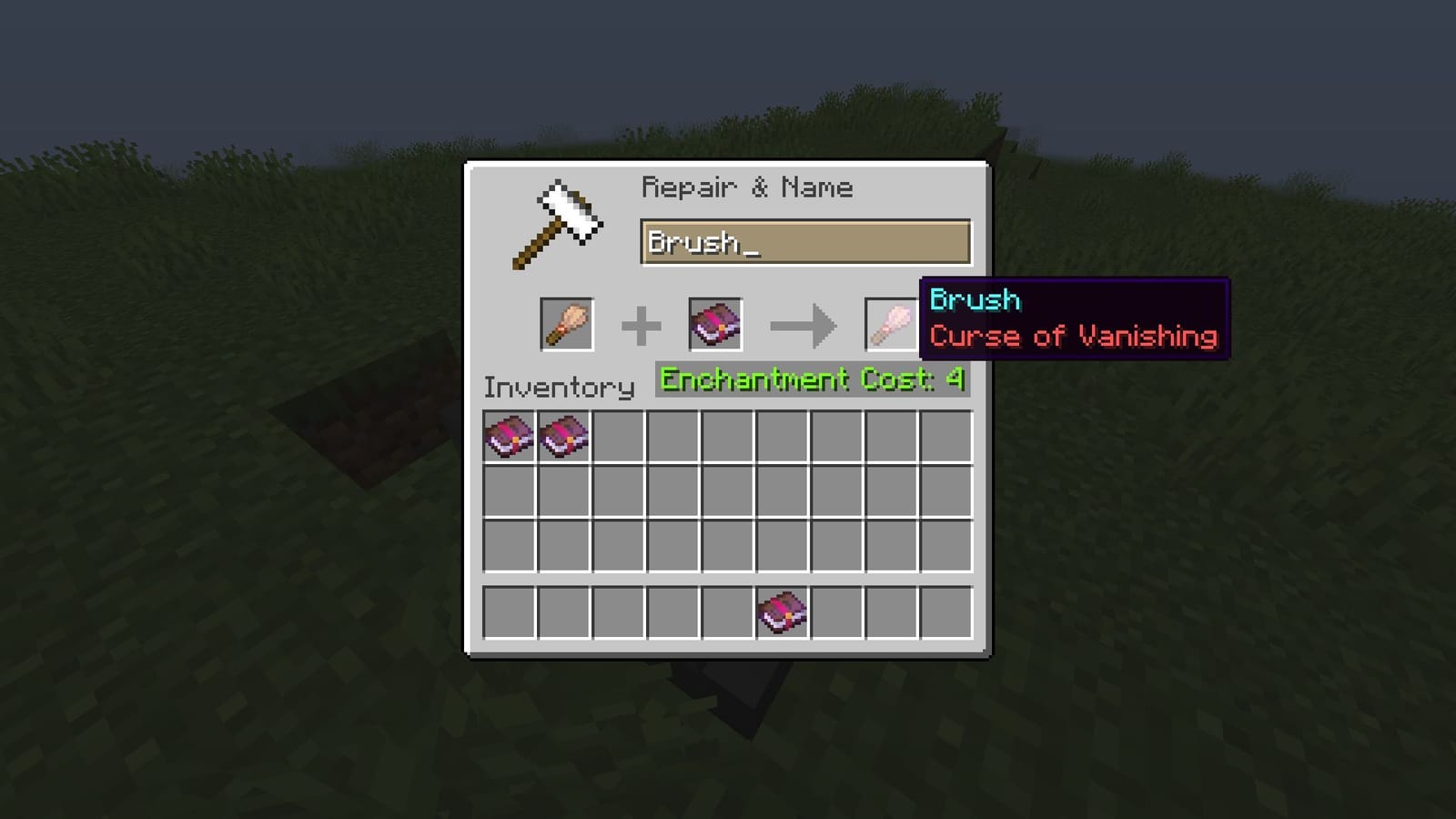Viewport: 1456px width, 819px height.
Task: Select the brush in the input slot
Action: (566, 326)
